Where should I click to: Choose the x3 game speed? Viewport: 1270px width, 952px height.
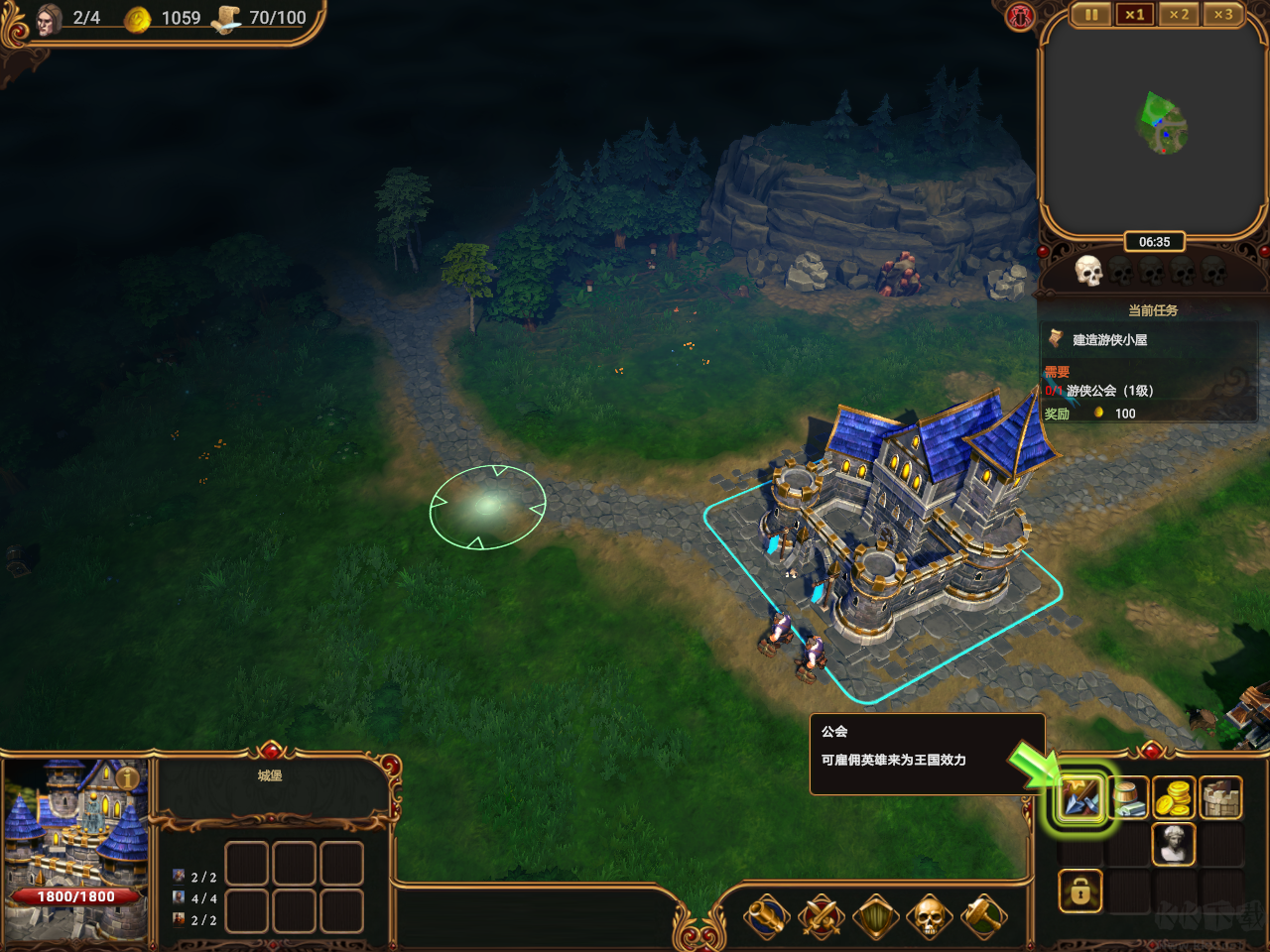coord(1222,15)
